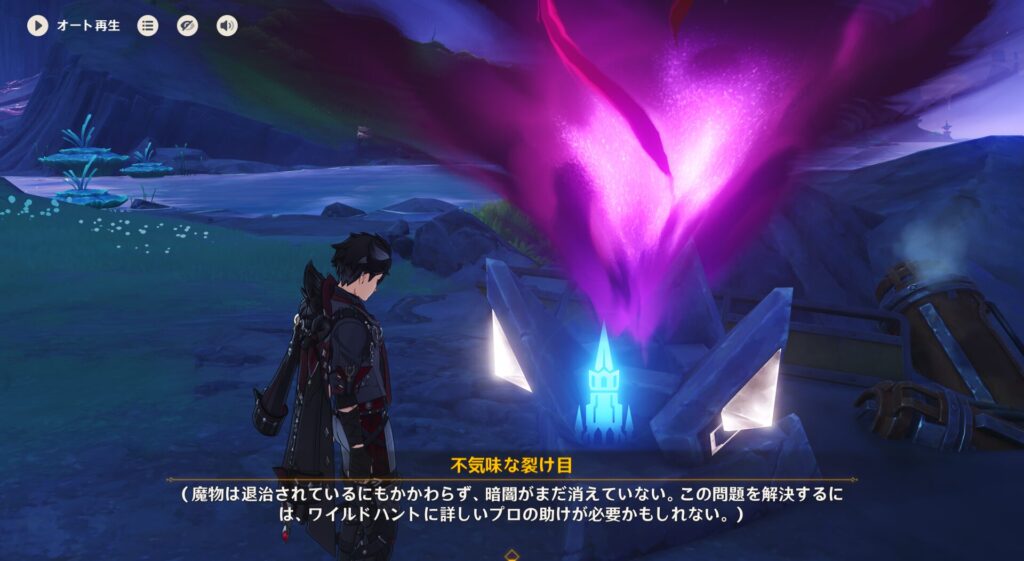Screen dimensions: 1024x561
Task: Toggle dialogue voice with the speaker icon
Action: [x=227, y=26]
